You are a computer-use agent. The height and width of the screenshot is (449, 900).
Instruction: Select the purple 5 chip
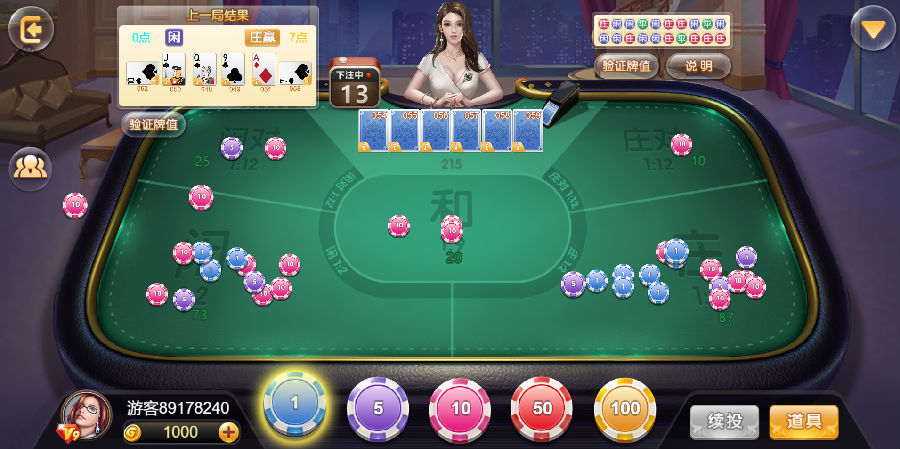[377, 408]
